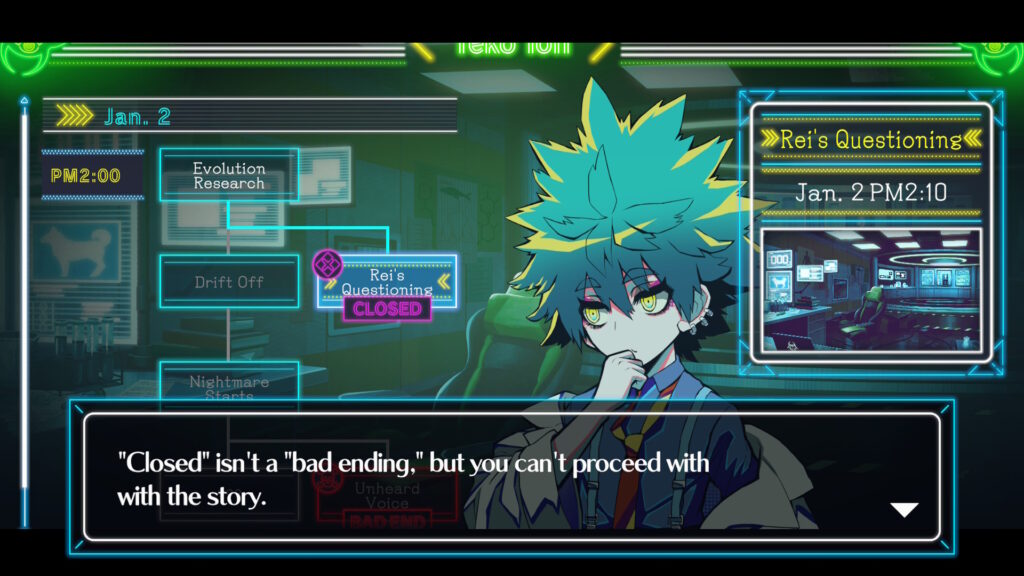Select the Unheard Voice bad end node
This screenshot has width=1024, height=576.
tap(386, 490)
